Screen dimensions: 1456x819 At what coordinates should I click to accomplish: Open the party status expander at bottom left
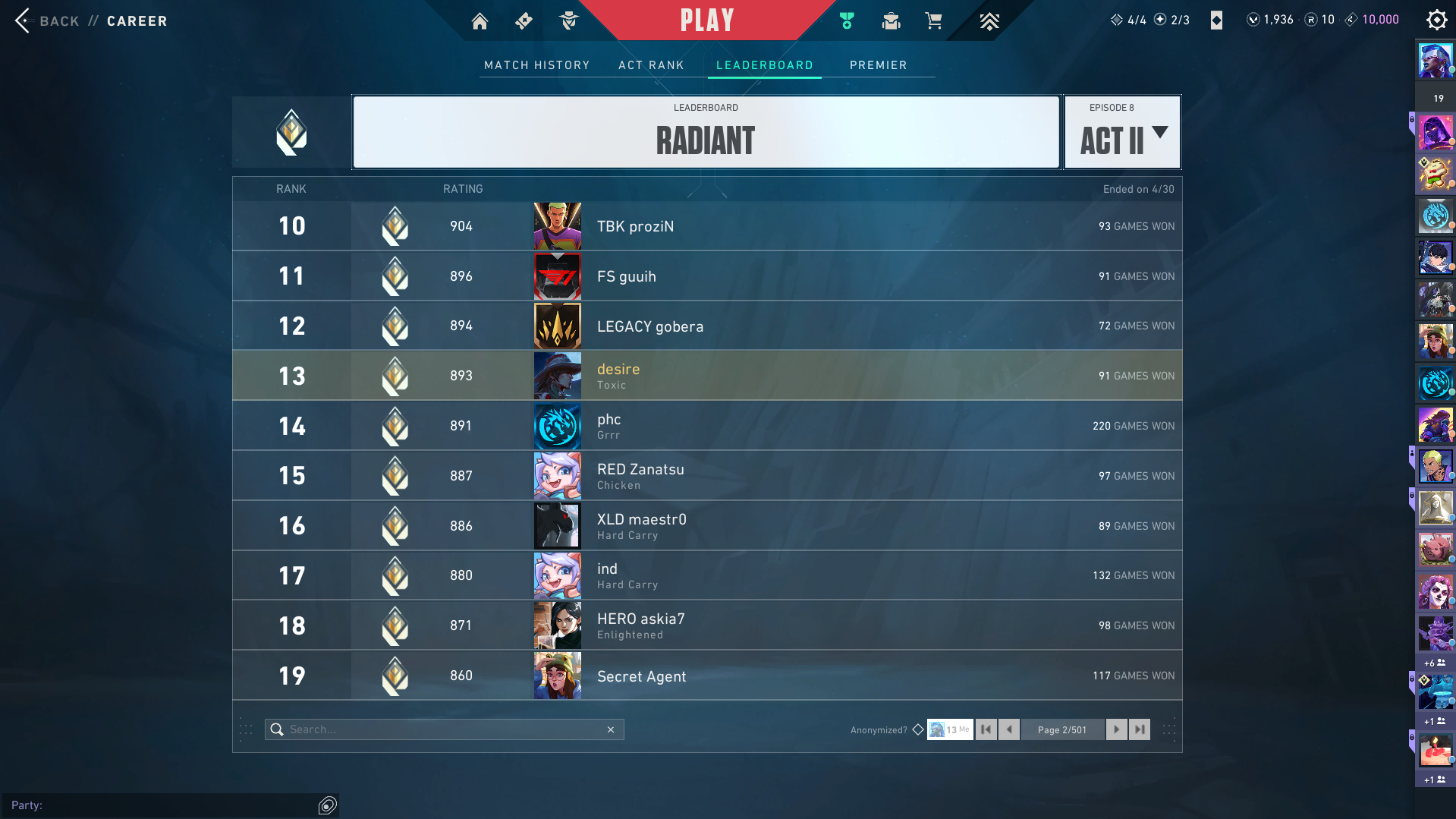[326, 805]
